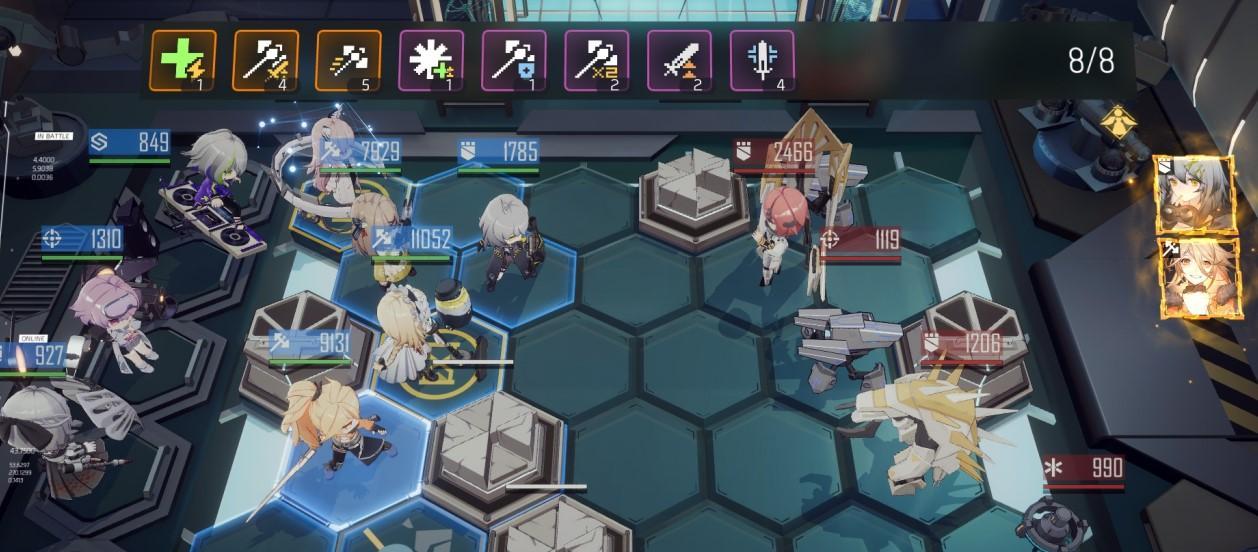Choose the orange speed-lines hammer buff
This screenshot has height=552, width=1258.
pos(348,60)
